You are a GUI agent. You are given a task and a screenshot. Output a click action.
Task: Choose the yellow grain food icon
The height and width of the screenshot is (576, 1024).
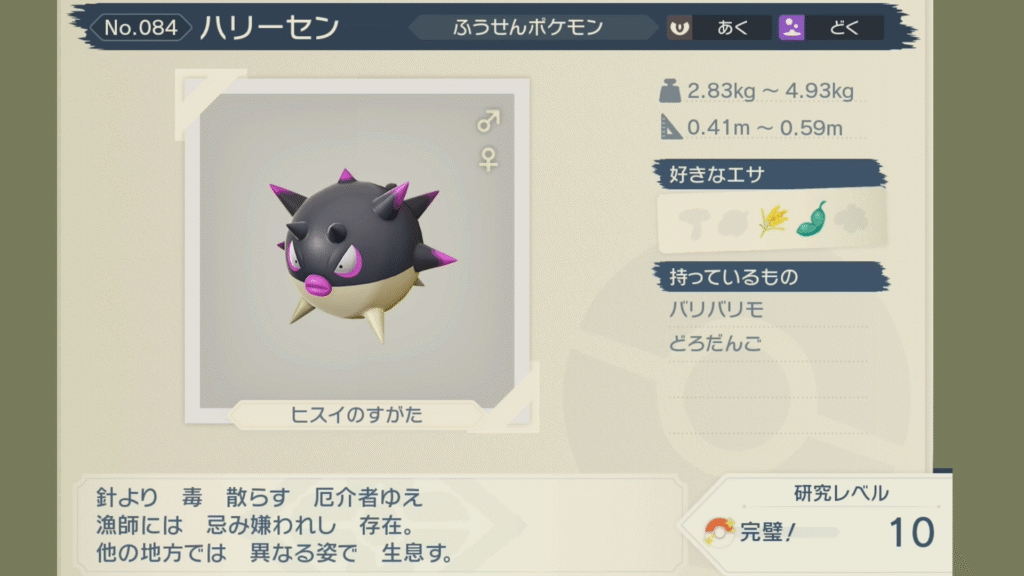[x=772, y=220]
